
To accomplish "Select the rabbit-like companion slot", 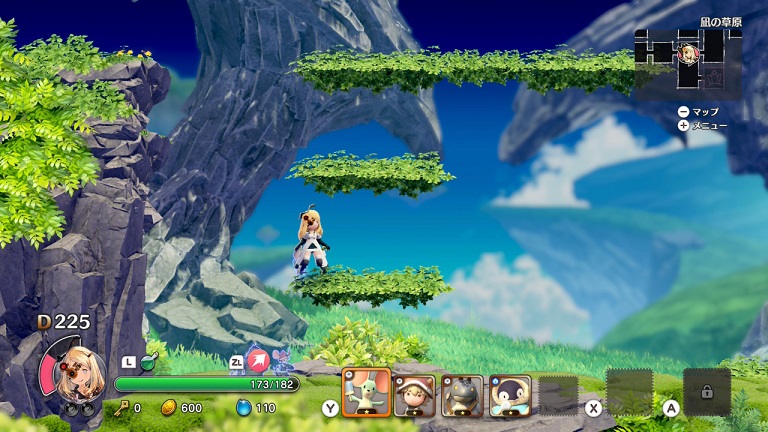I will point(366,393).
